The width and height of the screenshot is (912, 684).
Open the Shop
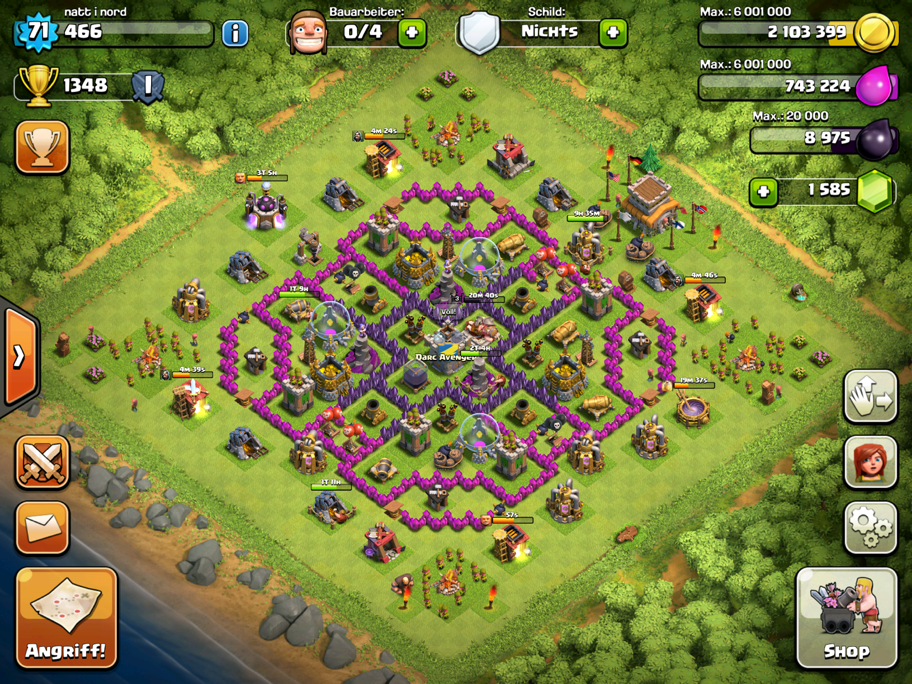pos(846,618)
